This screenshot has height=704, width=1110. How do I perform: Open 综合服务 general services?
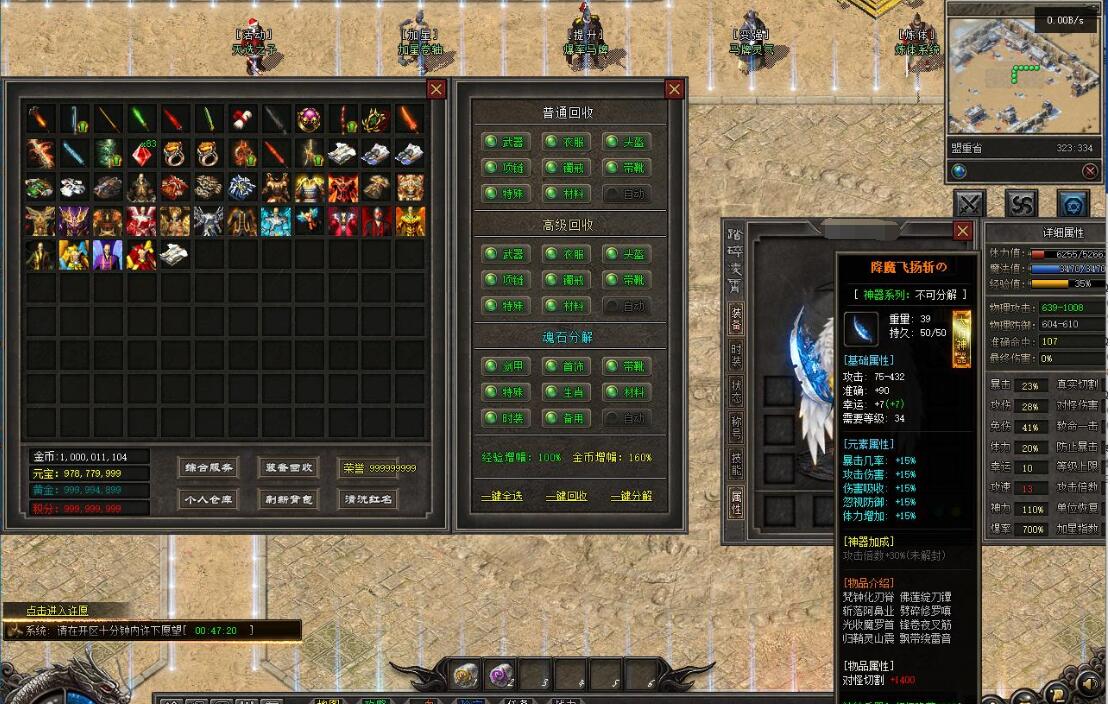pyautogui.click(x=208, y=467)
